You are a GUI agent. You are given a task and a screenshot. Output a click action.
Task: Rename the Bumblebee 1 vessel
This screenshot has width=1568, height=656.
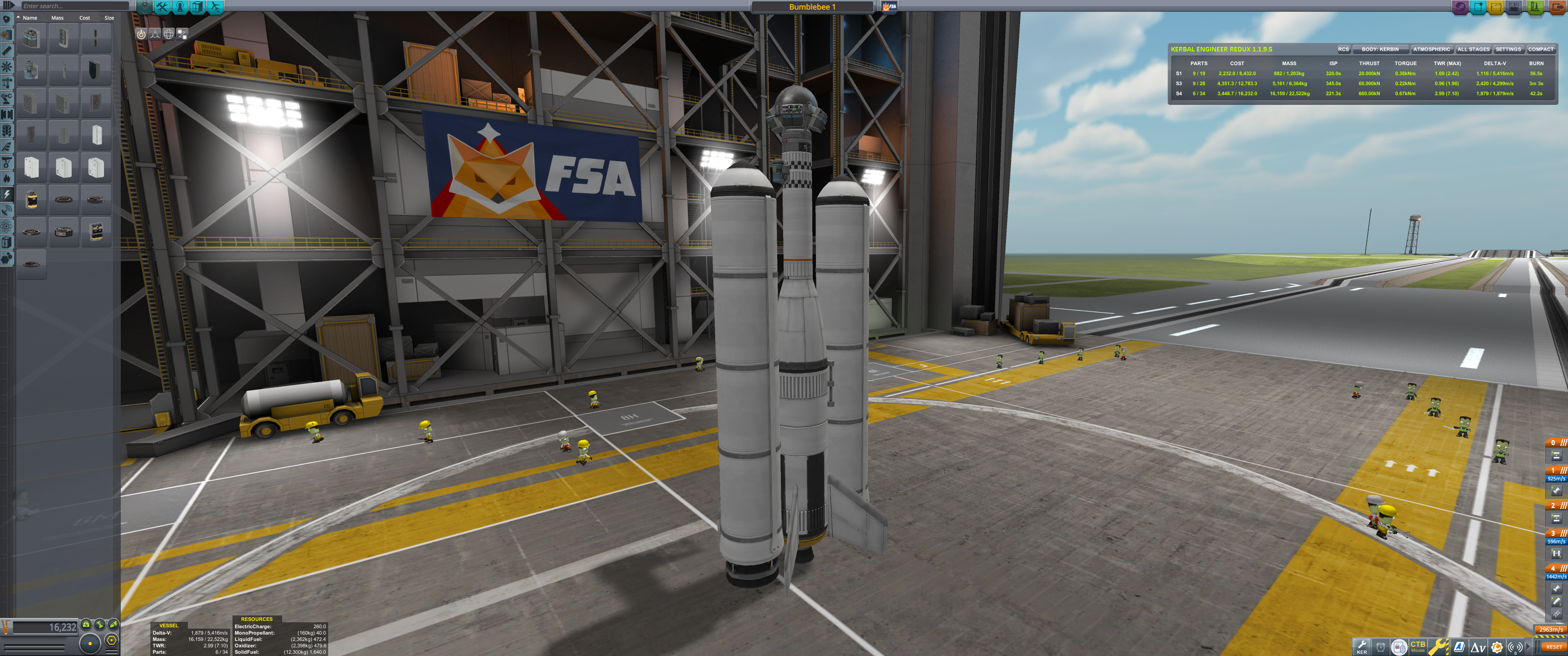pyautogui.click(x=812, y=7)
